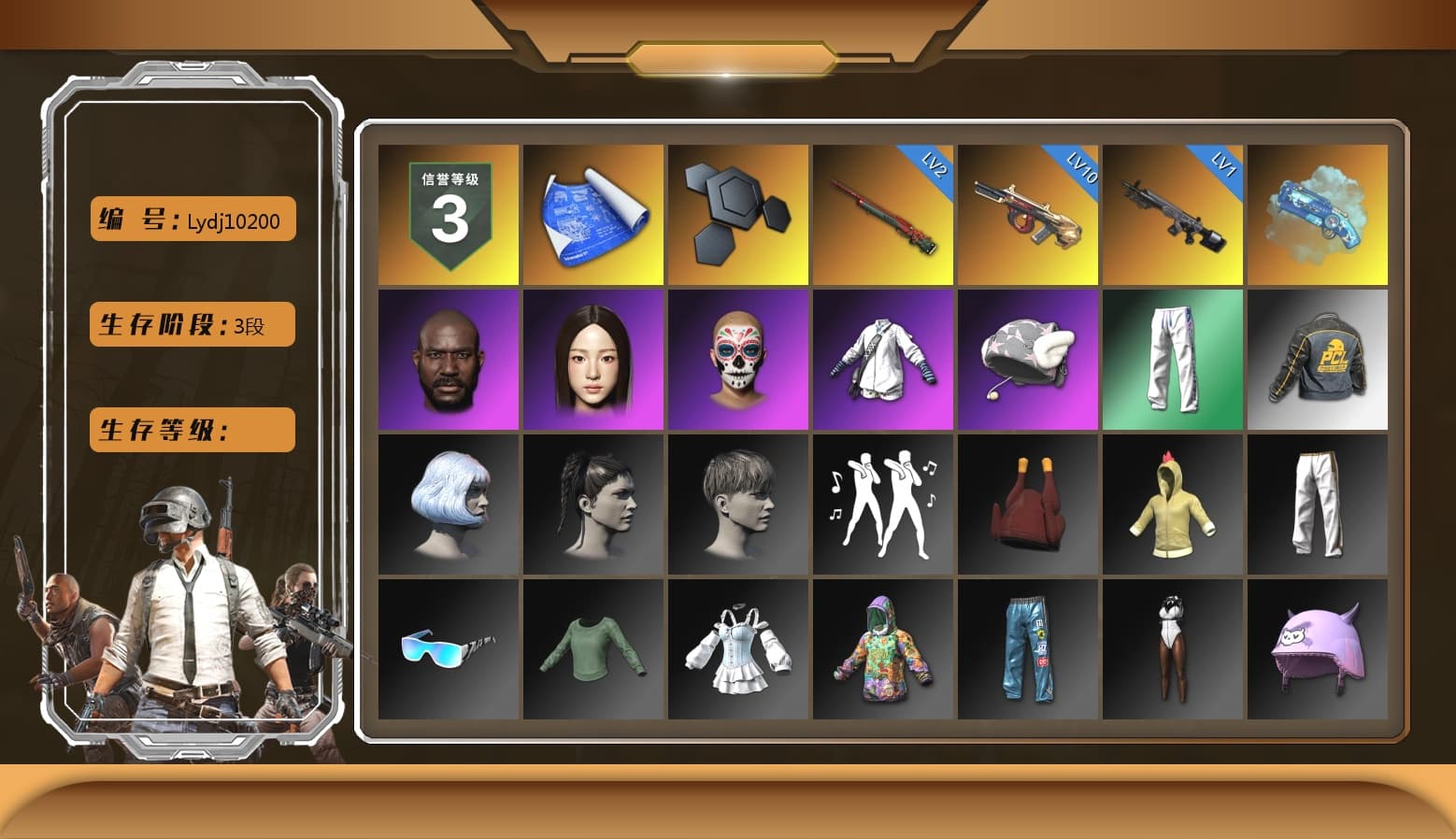Click the LV2 red sniper rifle skin
1456x839 pixels.
(x=882, y=213)
